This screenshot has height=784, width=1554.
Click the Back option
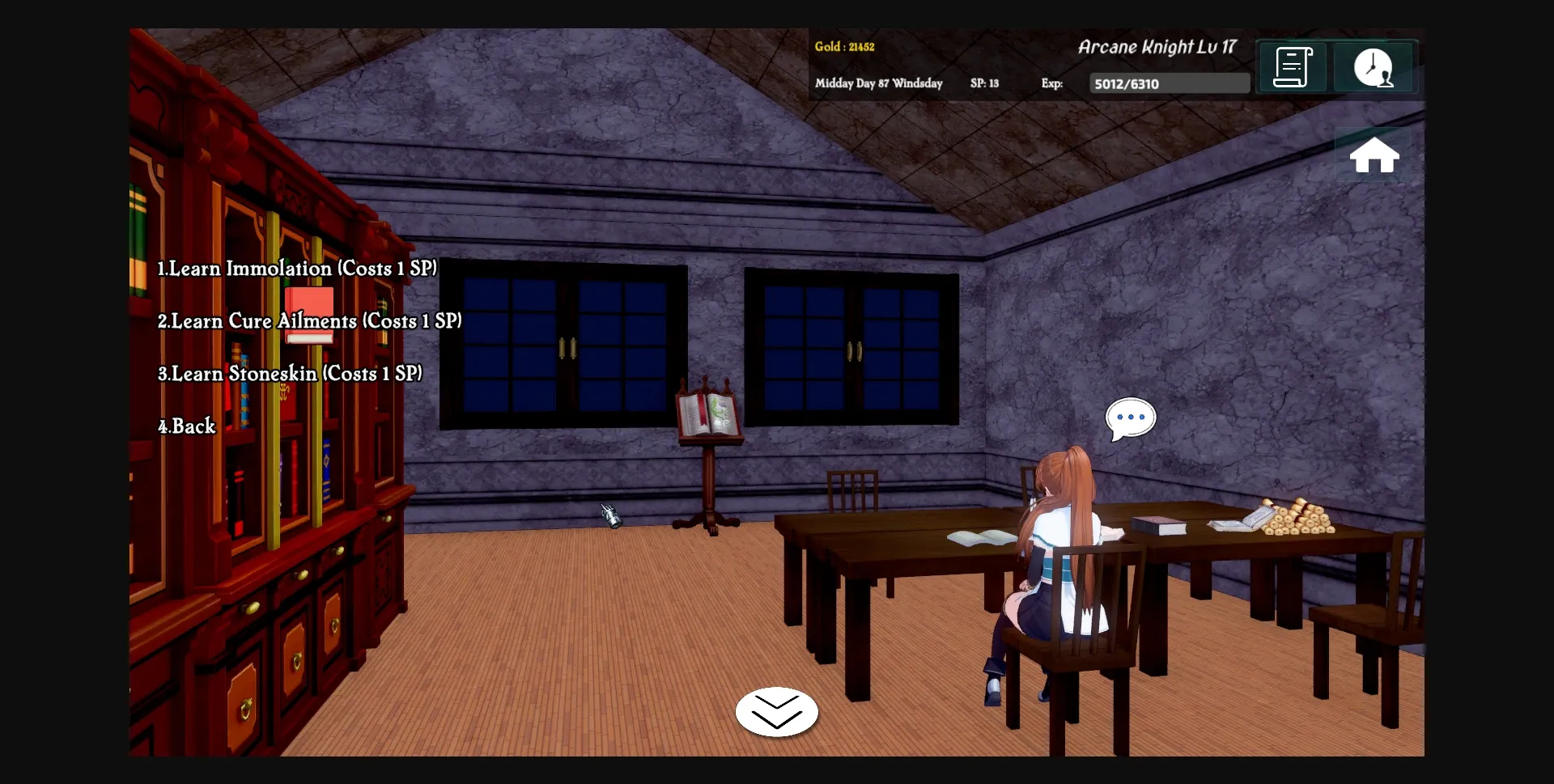pyautogui.click(x=187, y=426)
